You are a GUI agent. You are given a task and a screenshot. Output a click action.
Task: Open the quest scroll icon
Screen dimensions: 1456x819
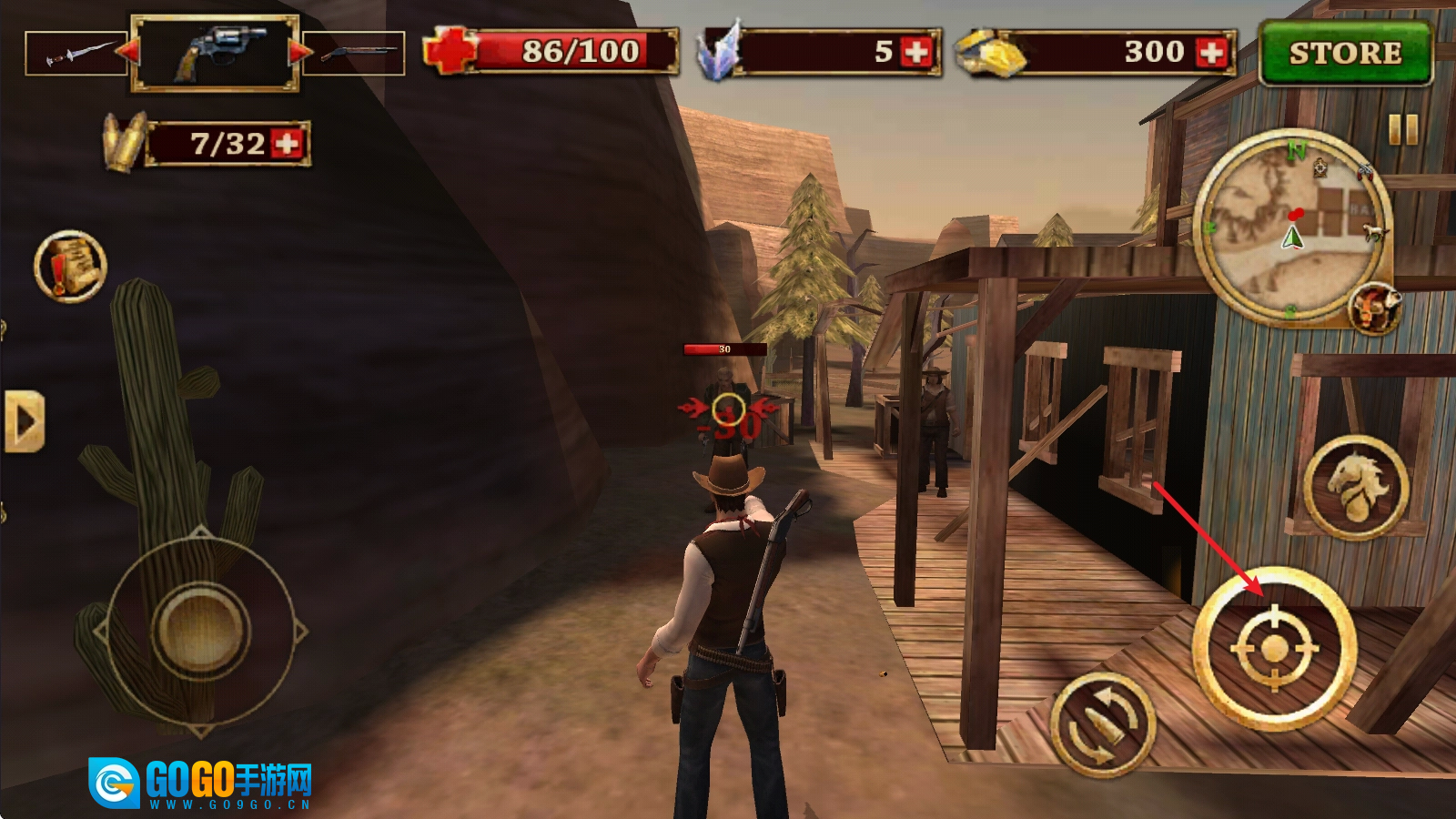point(70,266)
